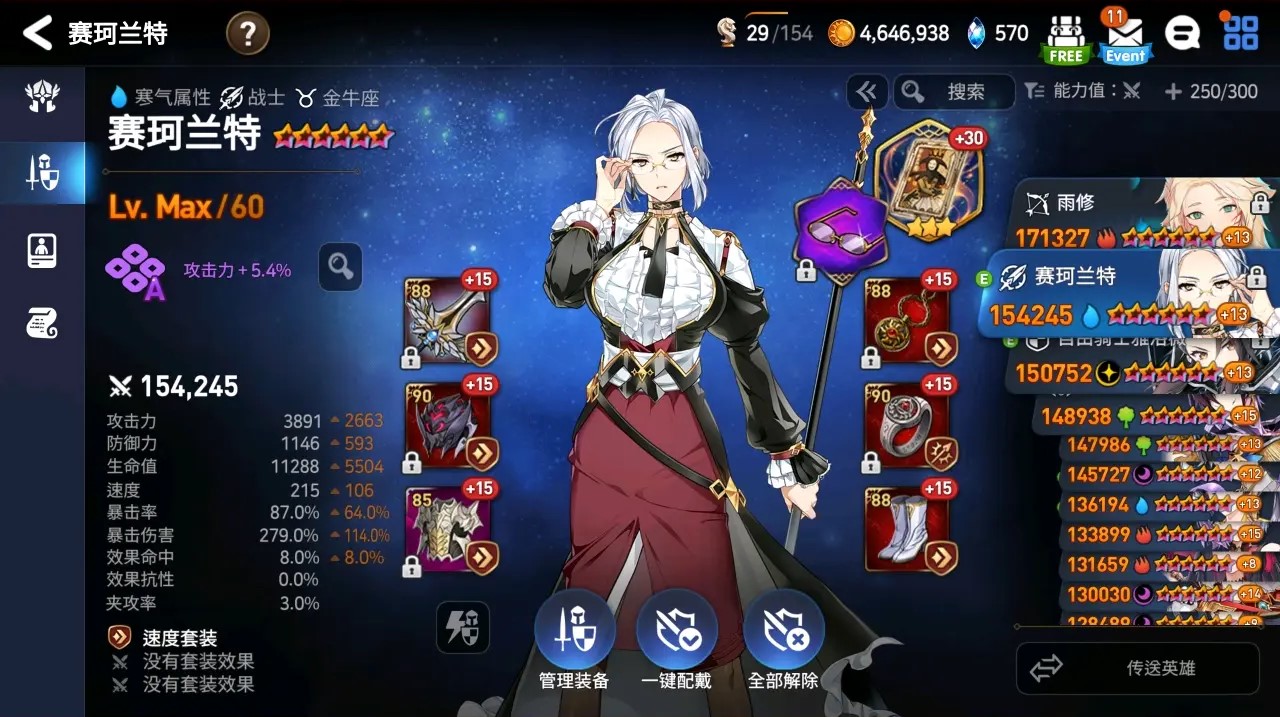Select the equipped ring slot
This screenshot has width=1280, height=717.
click(907, 425)
